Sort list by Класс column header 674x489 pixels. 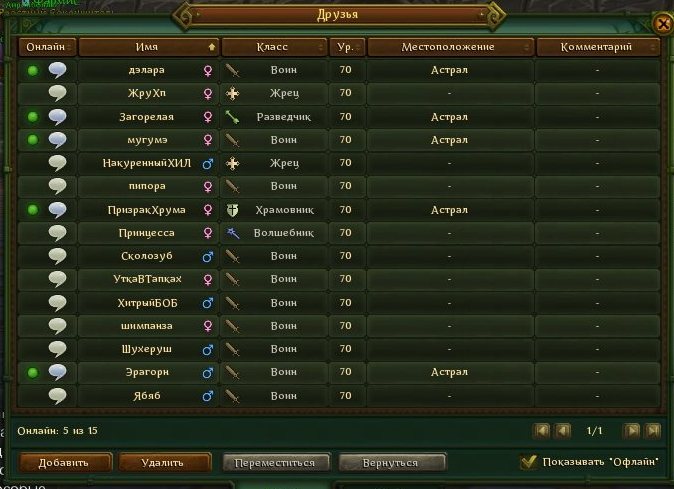pos(273,47)
